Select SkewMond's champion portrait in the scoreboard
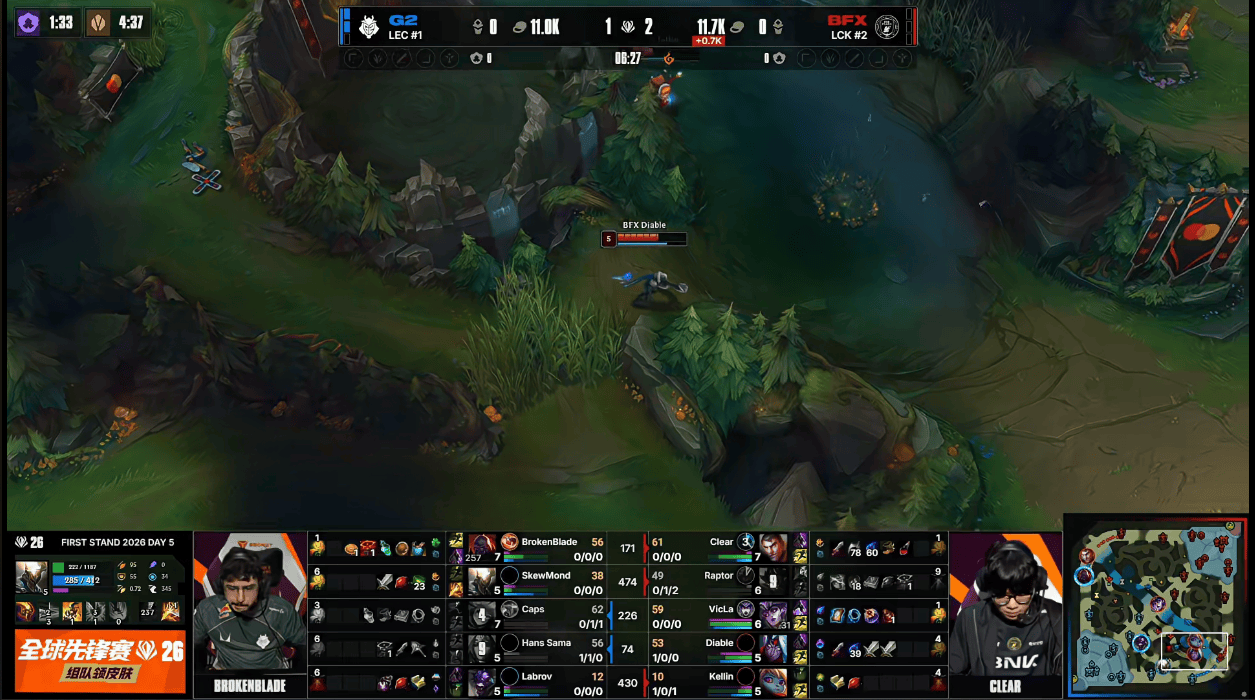1255x700 pixels. point(482,582)
